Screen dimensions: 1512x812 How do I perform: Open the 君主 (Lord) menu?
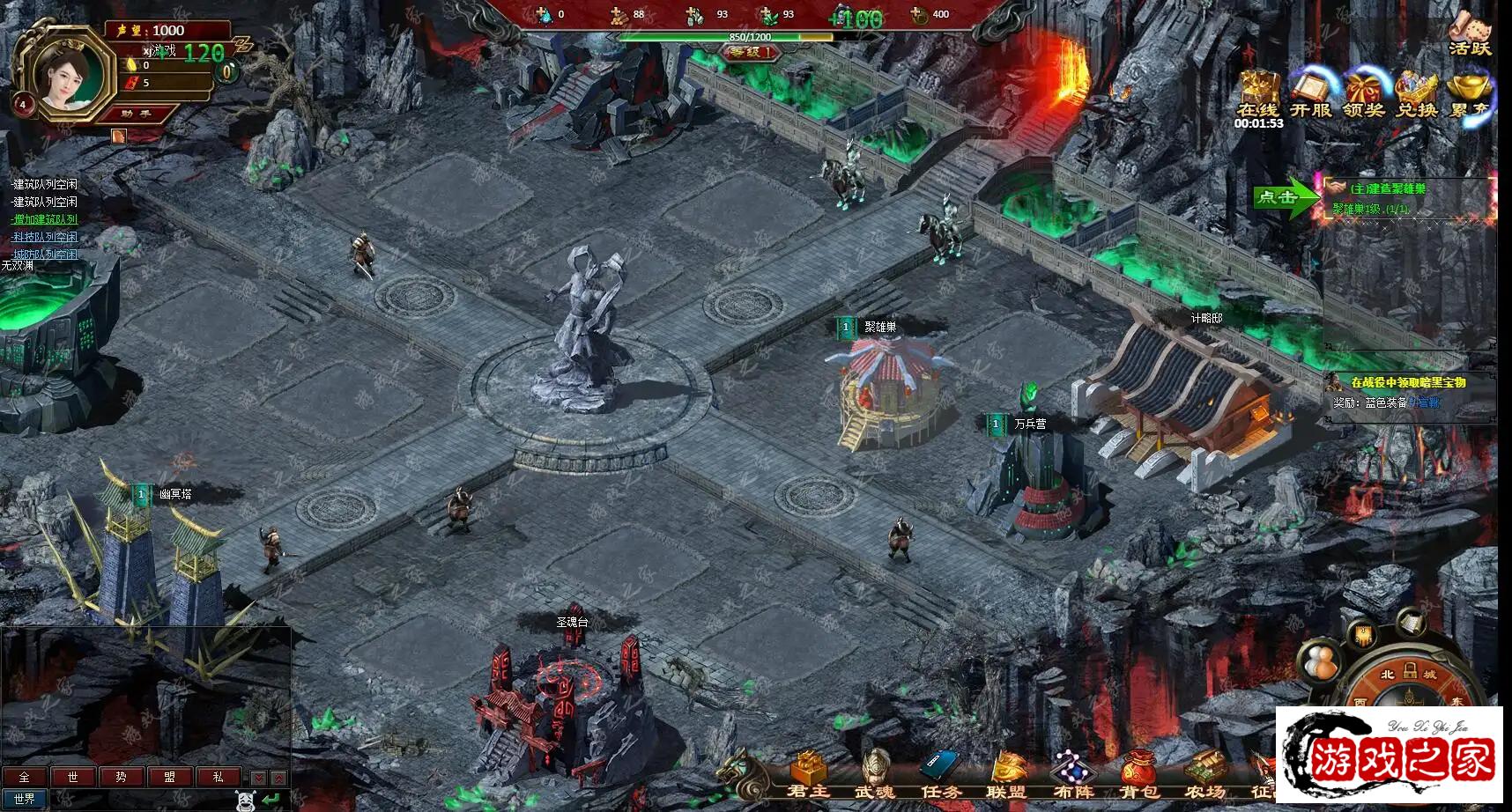tap(808, 774)
